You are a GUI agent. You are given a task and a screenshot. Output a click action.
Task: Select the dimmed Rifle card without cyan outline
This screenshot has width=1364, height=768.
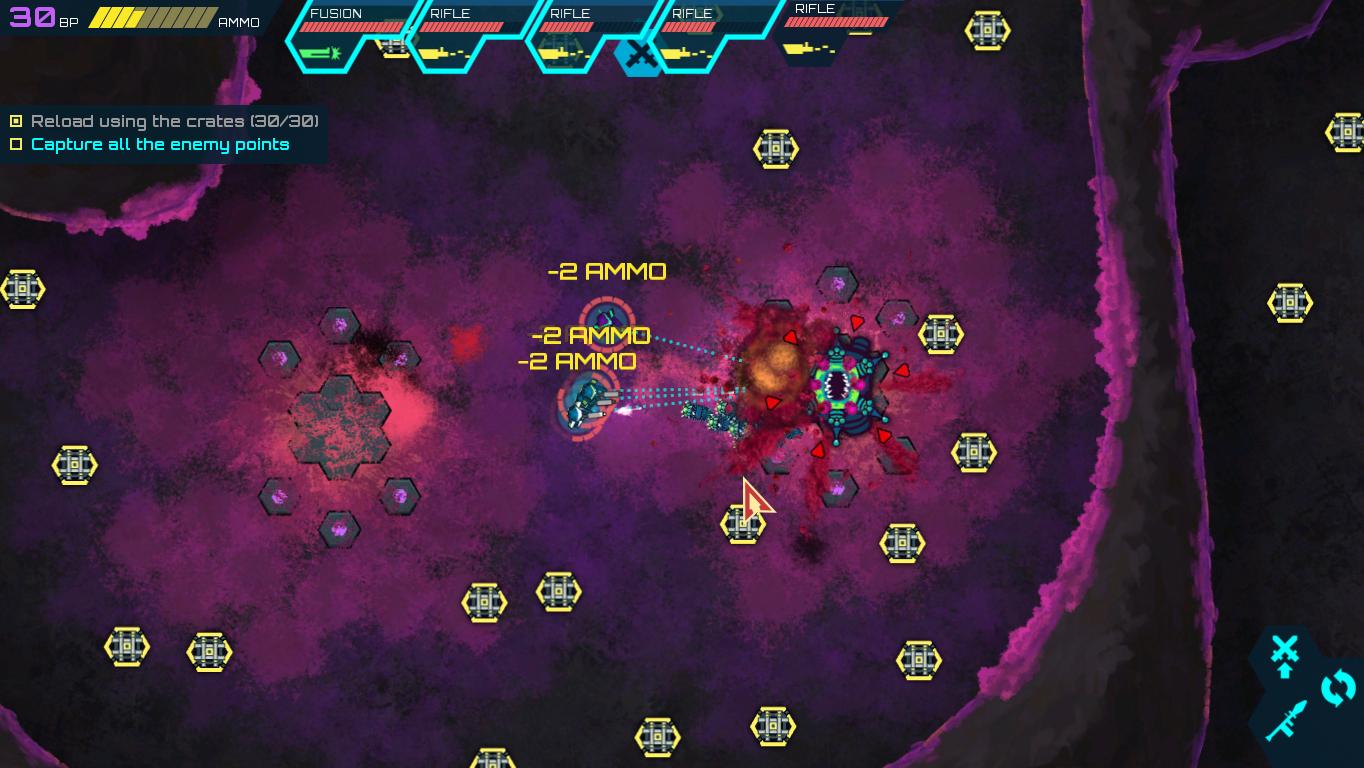(836, 31)
